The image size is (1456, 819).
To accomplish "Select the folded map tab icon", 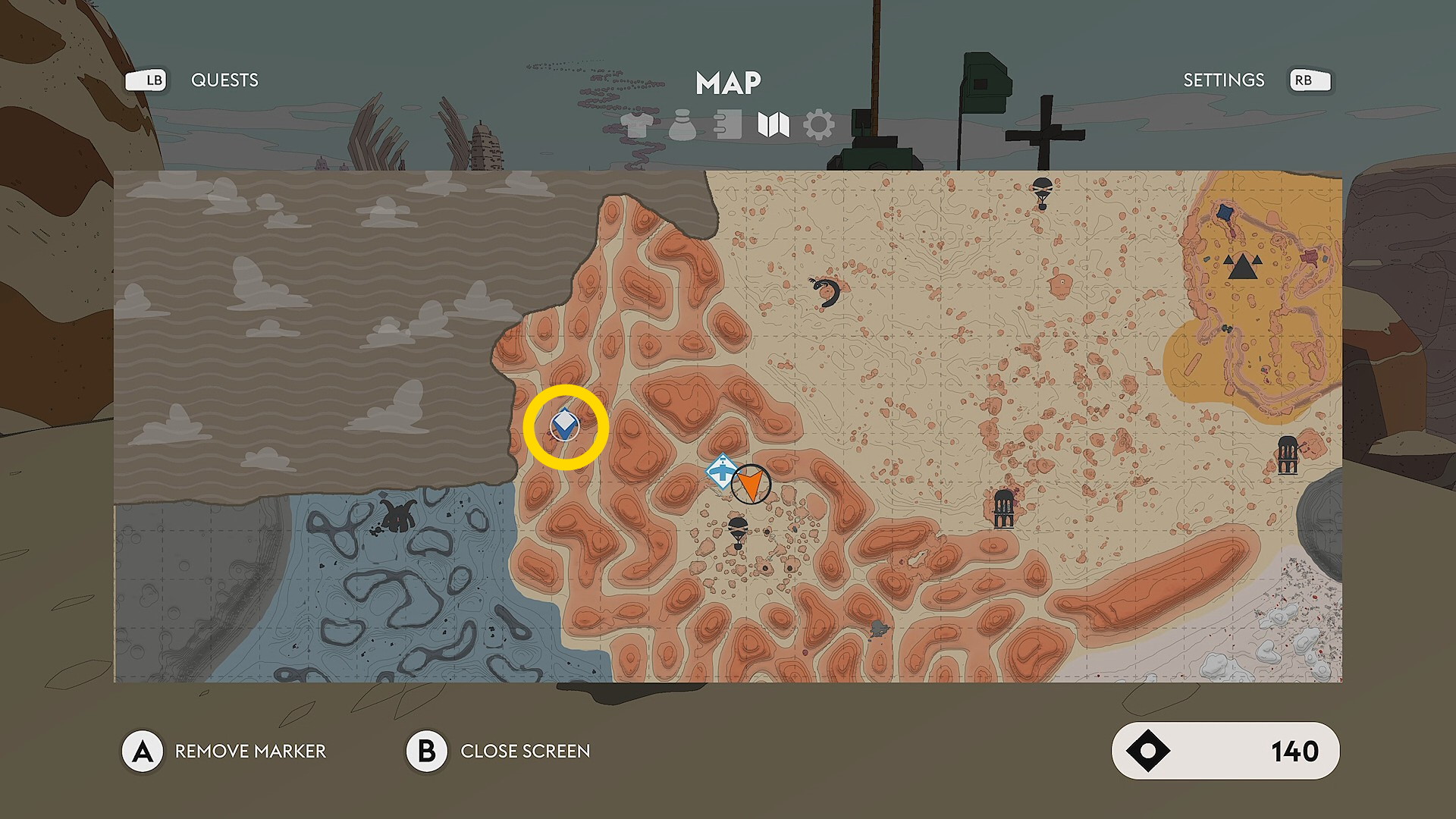I will pyautogui.click(x=773, y=125).
